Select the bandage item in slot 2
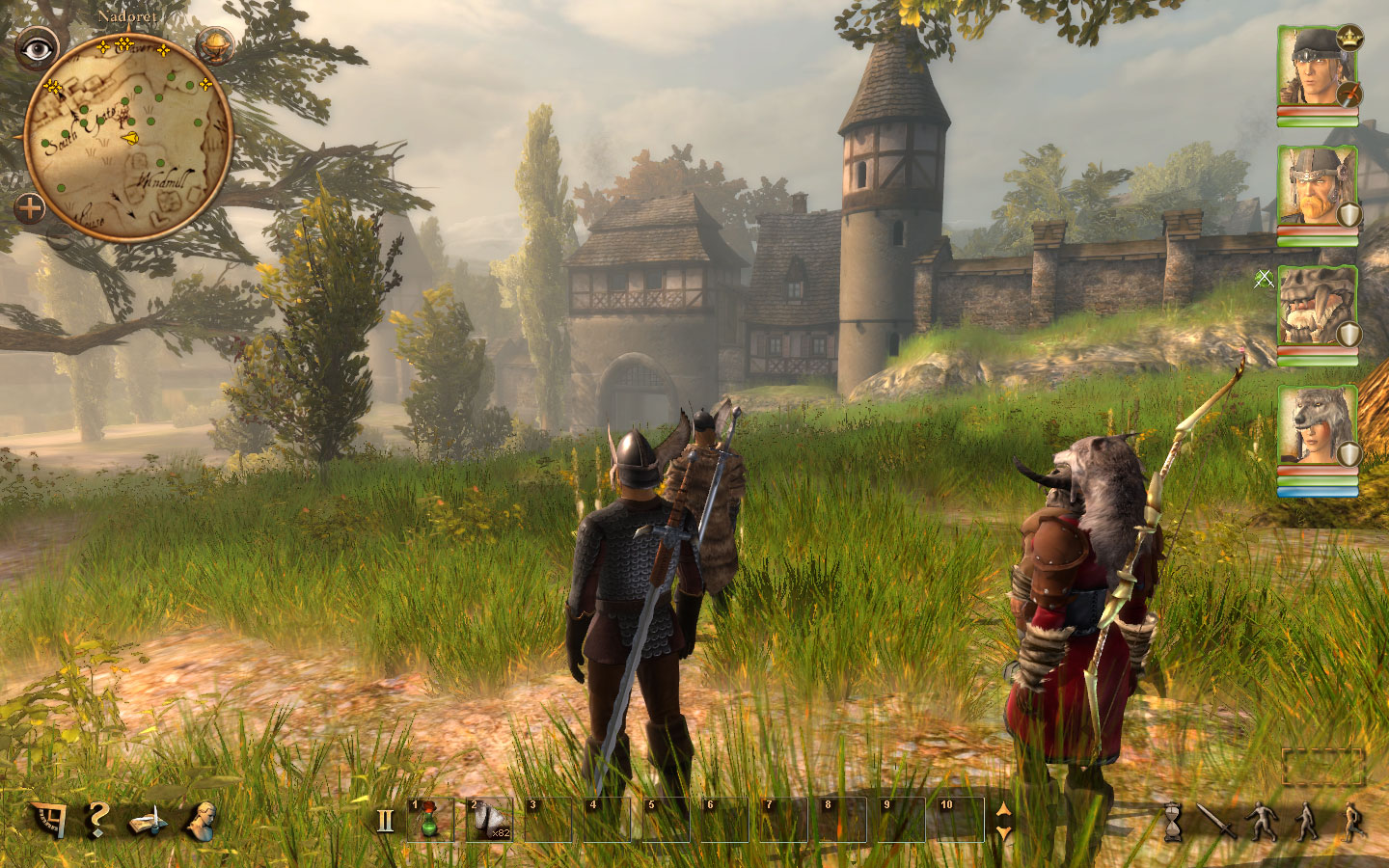 point(489,820)
